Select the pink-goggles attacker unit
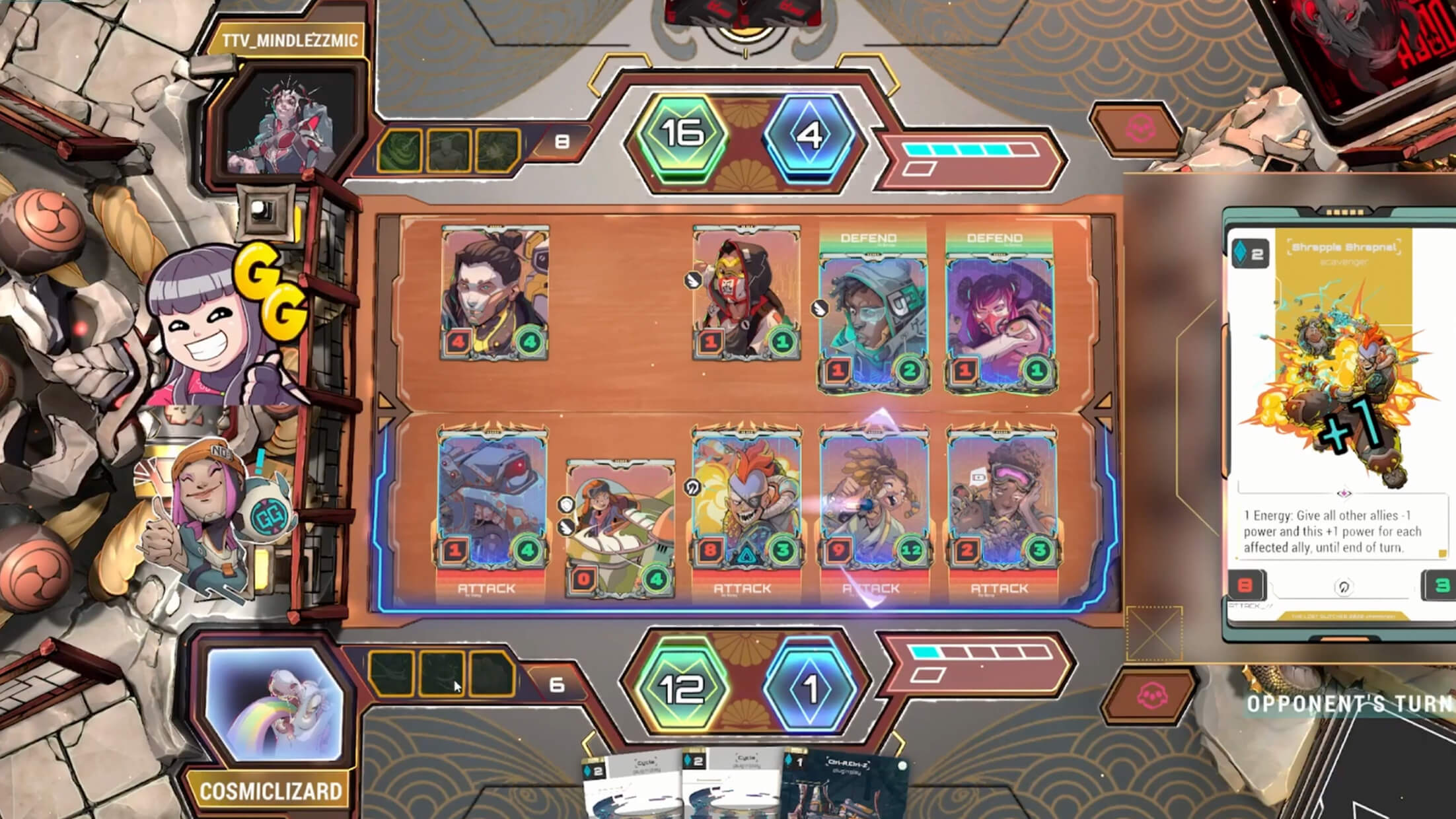The image size is (1456, 819). [1001, 502]
